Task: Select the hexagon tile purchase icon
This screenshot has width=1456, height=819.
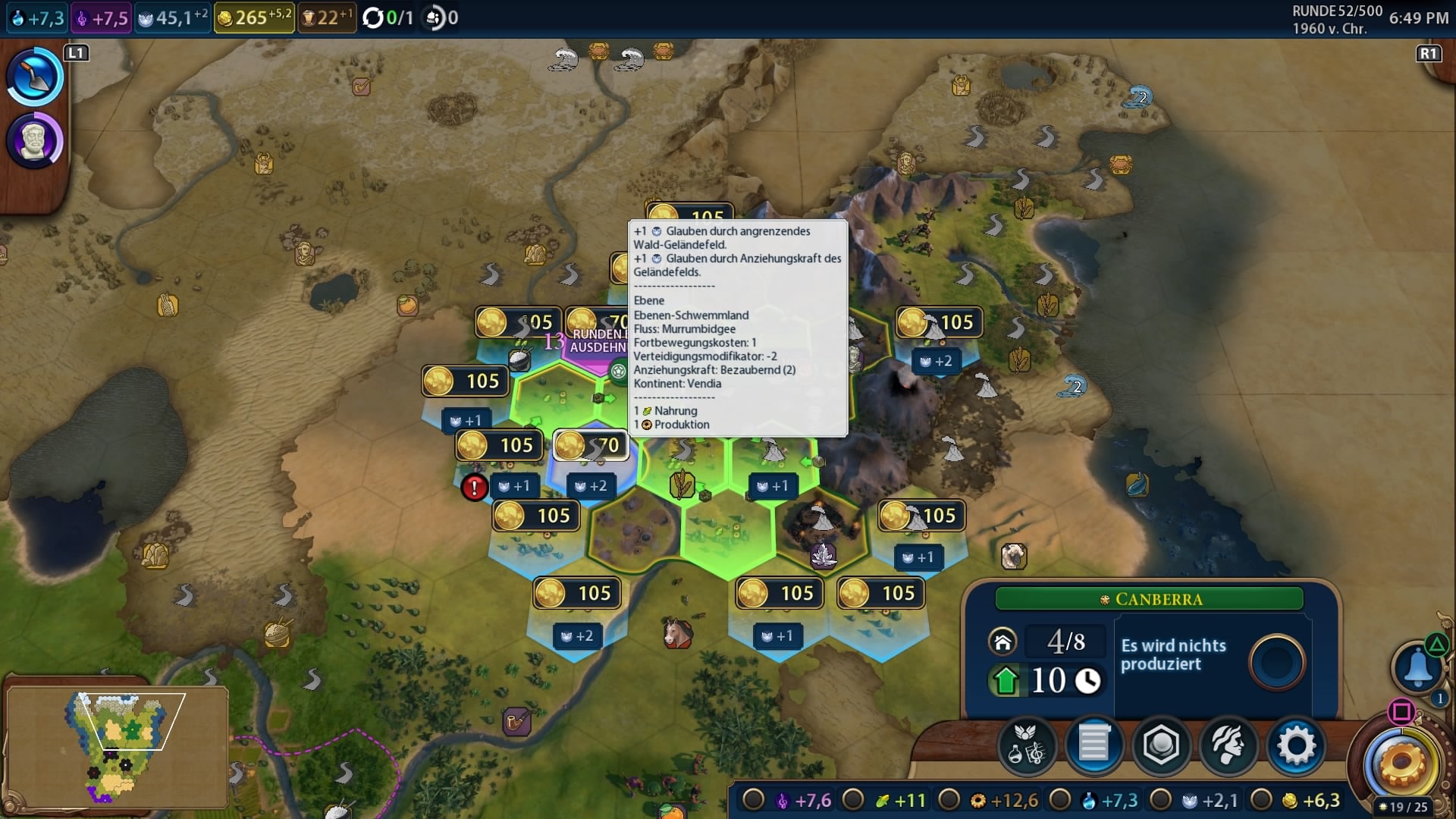Action: [1161, 746]
